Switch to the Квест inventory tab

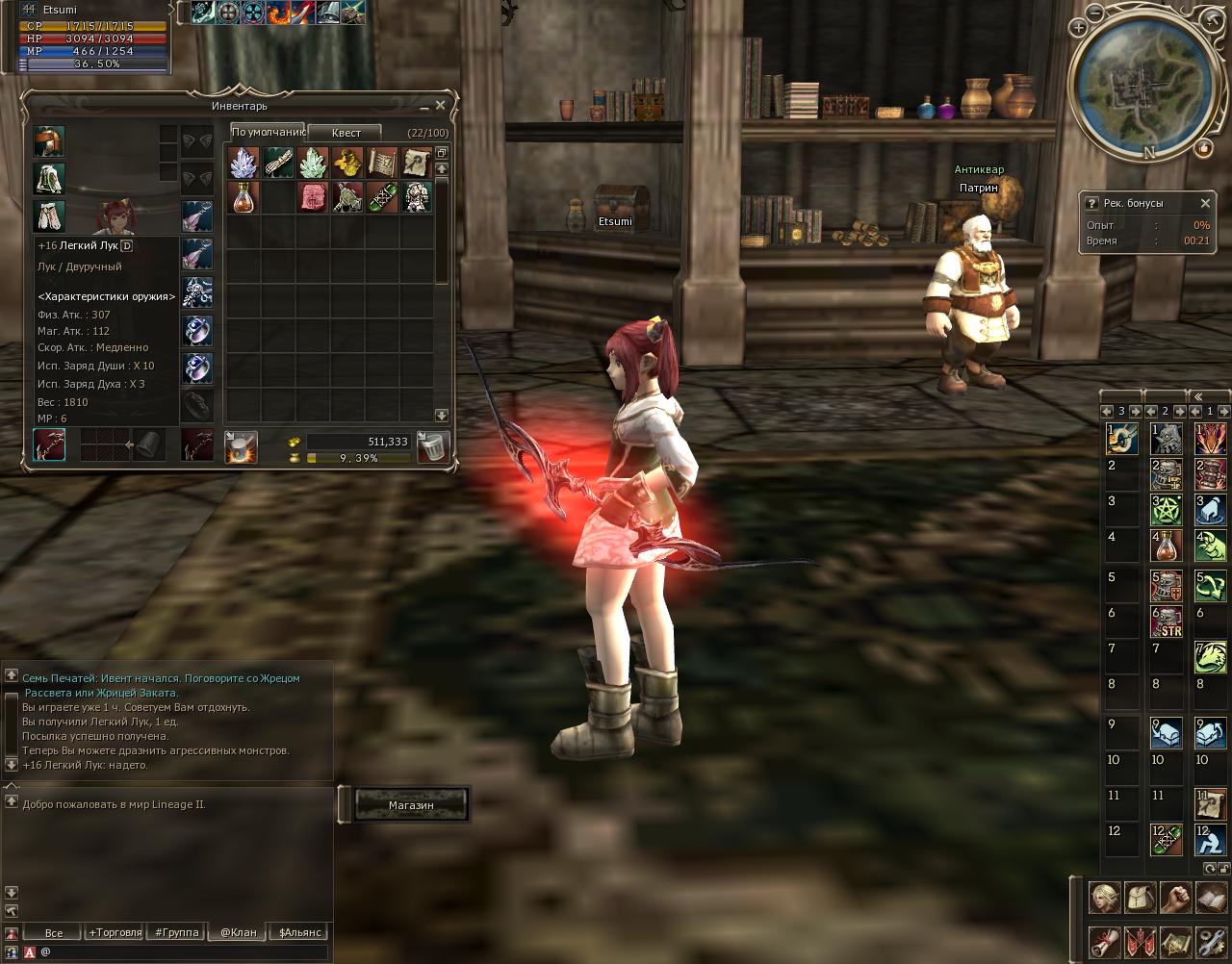[x=346, y=133]
